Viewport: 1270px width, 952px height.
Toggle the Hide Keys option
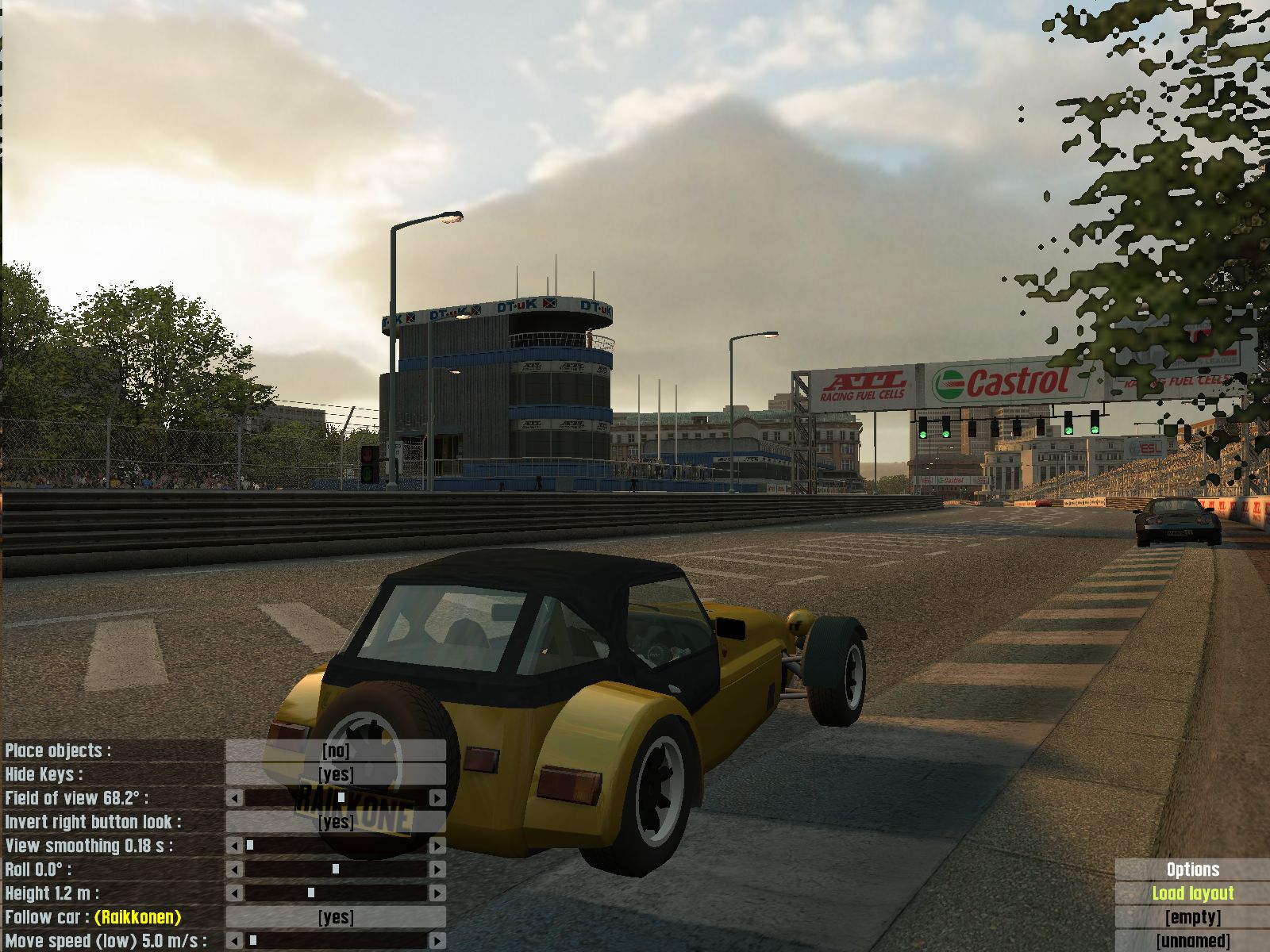tap(336, 774)
